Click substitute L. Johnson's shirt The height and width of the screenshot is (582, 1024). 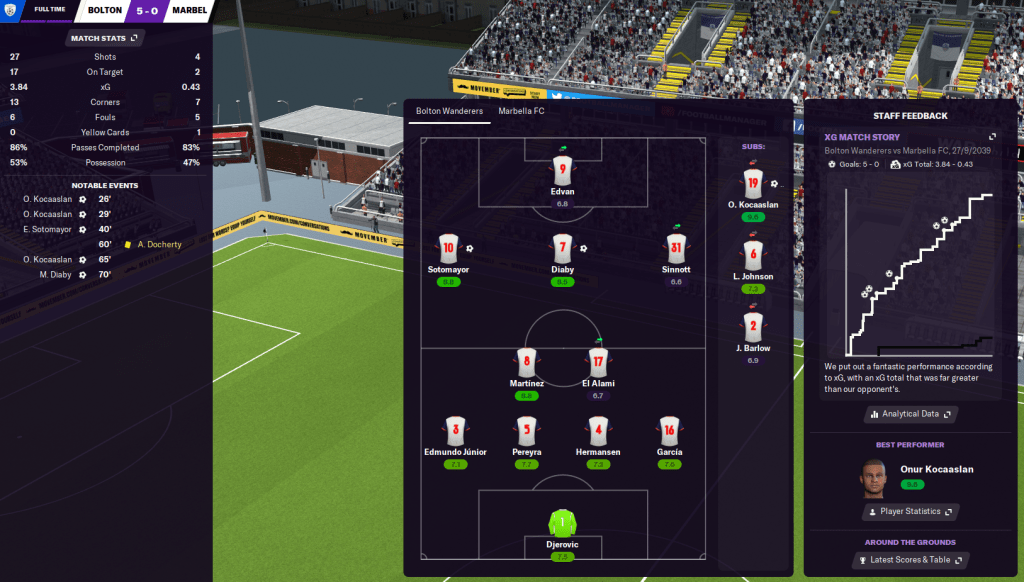[x=753, y=256]
